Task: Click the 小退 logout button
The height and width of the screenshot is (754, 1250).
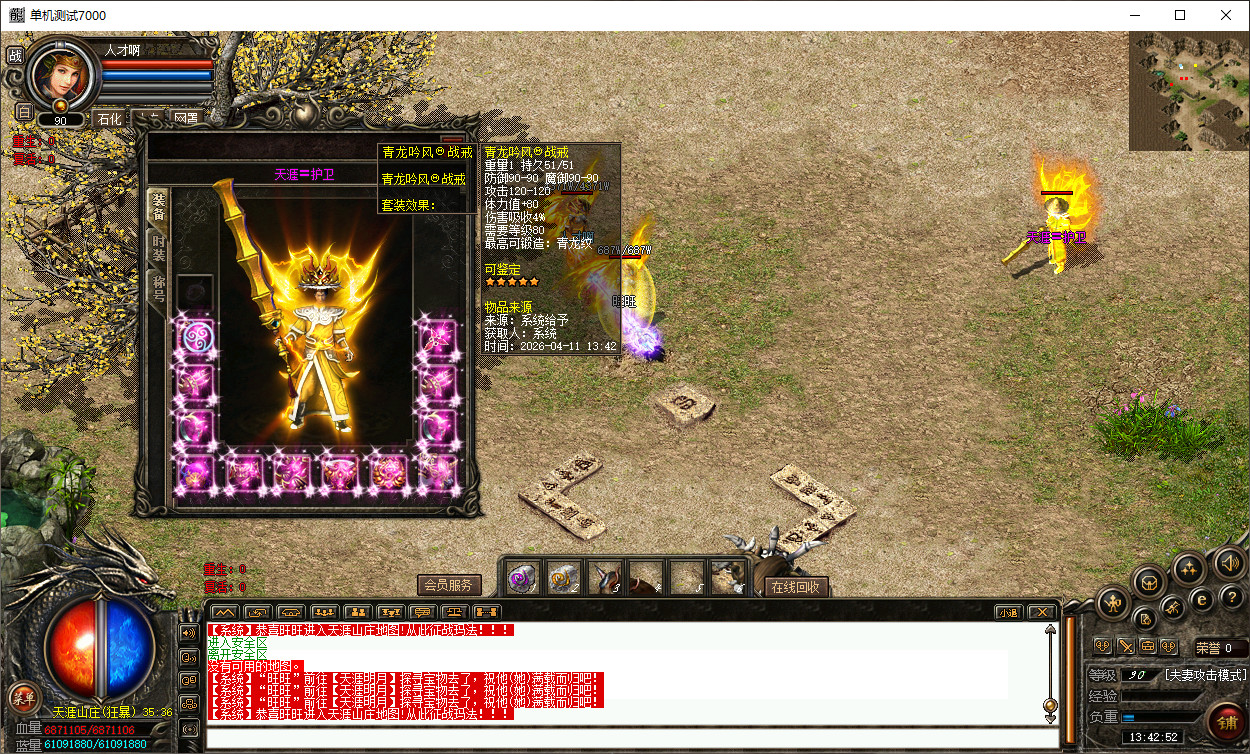Action: (x=1008, y=612)
